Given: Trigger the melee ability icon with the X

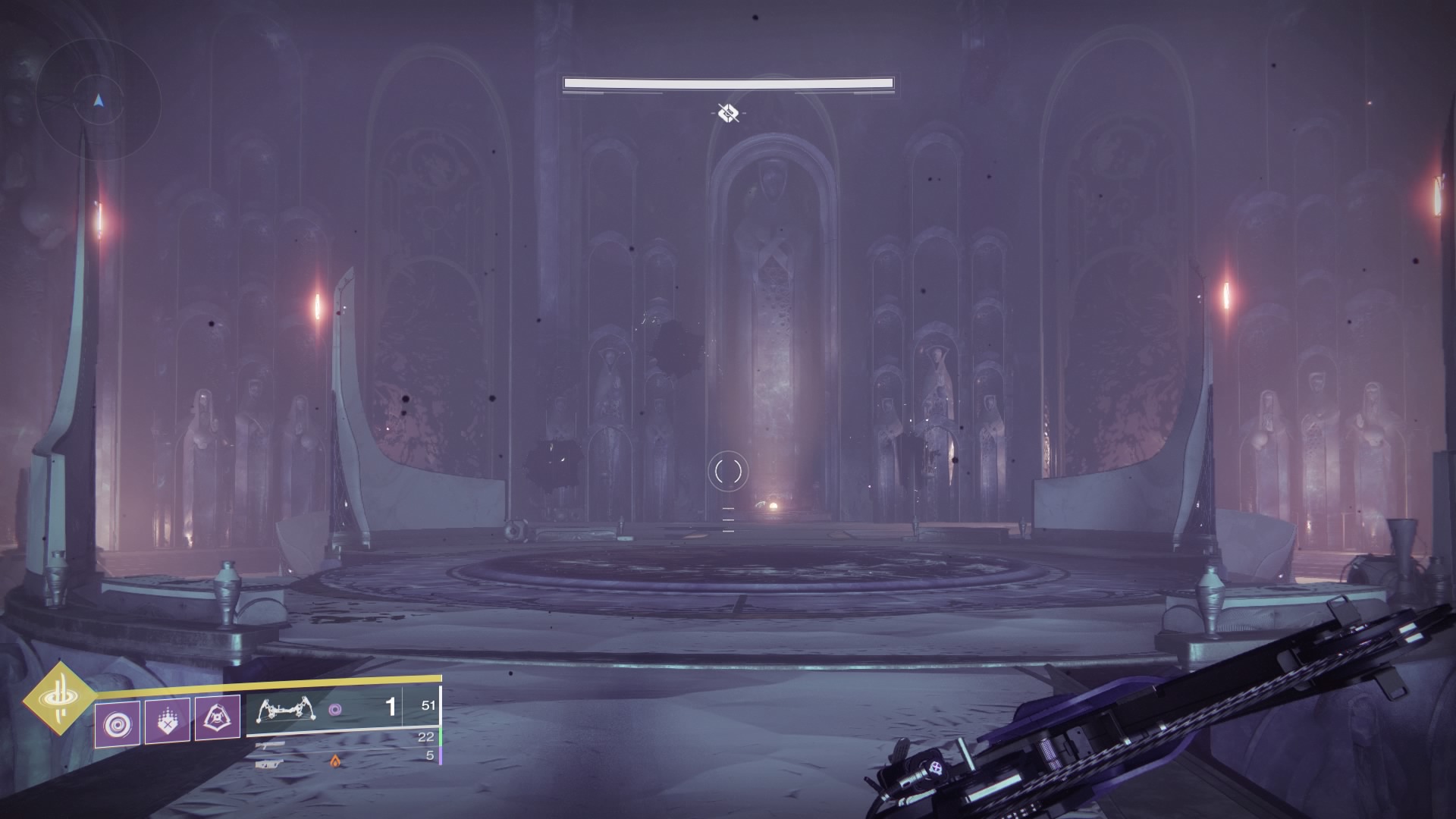Looking at the screenshot, I should [168, 719].
